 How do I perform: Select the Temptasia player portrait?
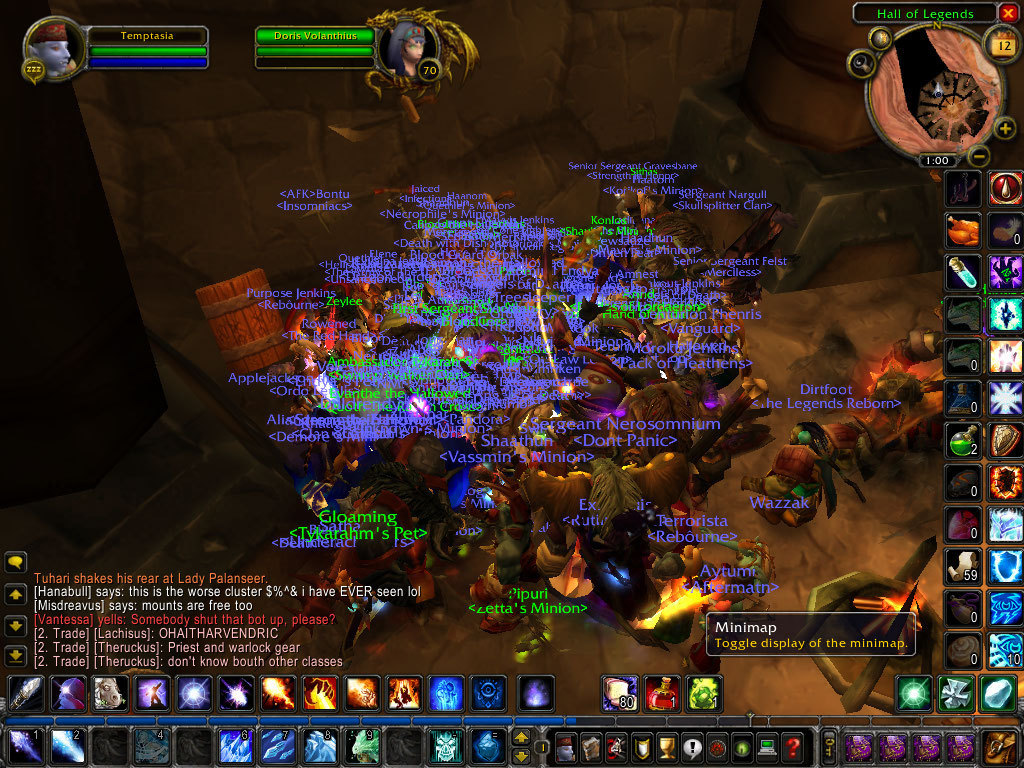tap(50, 48)
